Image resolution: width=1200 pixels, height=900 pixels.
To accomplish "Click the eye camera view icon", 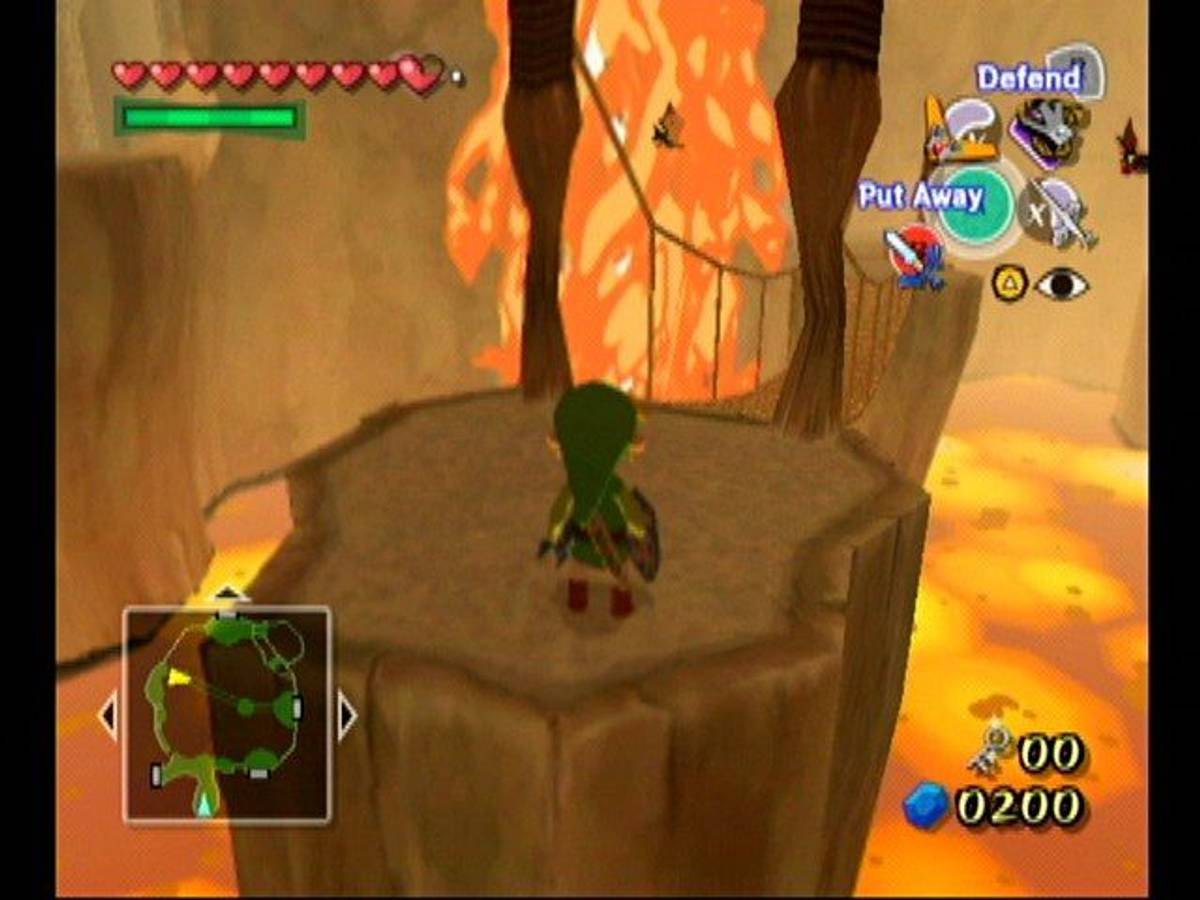I will (x=1061, y=285).
